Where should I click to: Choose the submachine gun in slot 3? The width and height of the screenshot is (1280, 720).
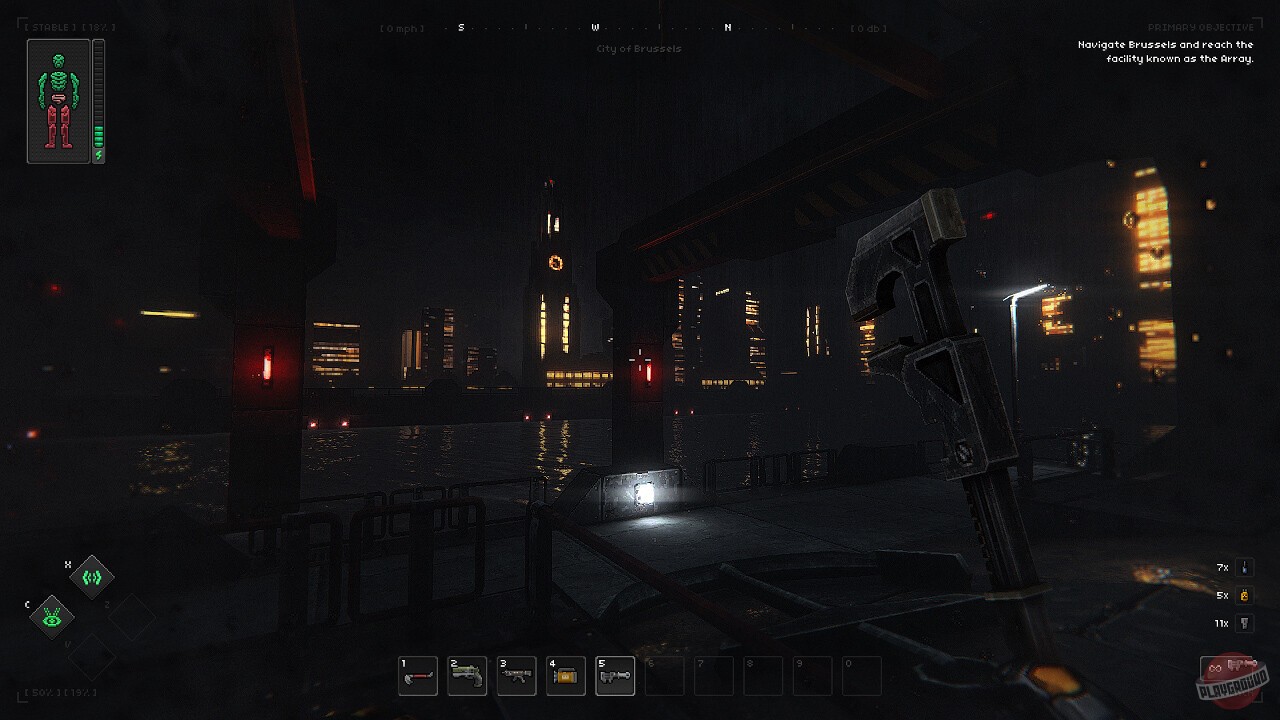coord(516,676)
